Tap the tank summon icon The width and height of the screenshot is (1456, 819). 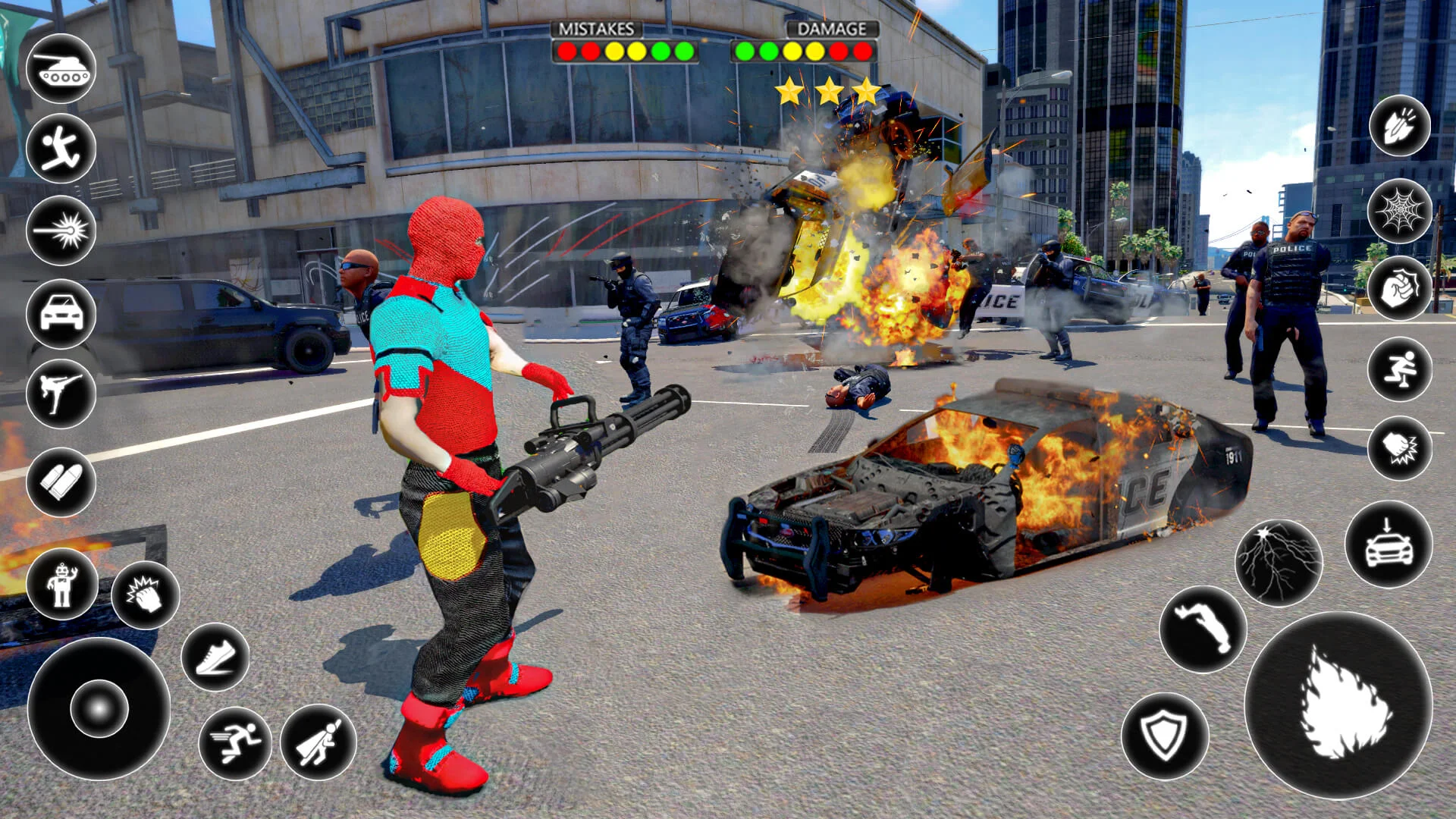(x=61, y=68)
